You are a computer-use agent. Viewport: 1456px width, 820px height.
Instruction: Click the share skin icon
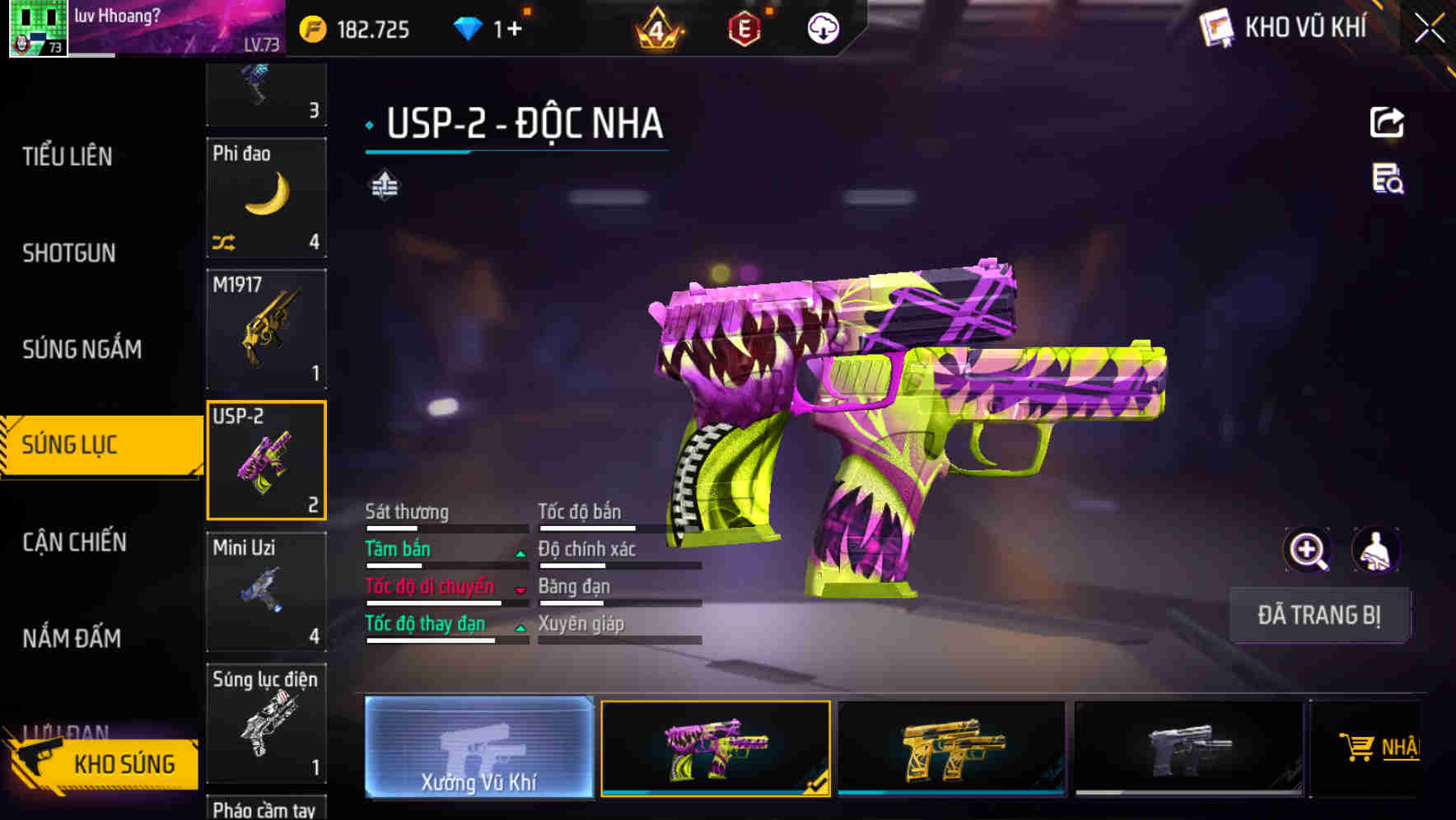(x=1388, y=122)
